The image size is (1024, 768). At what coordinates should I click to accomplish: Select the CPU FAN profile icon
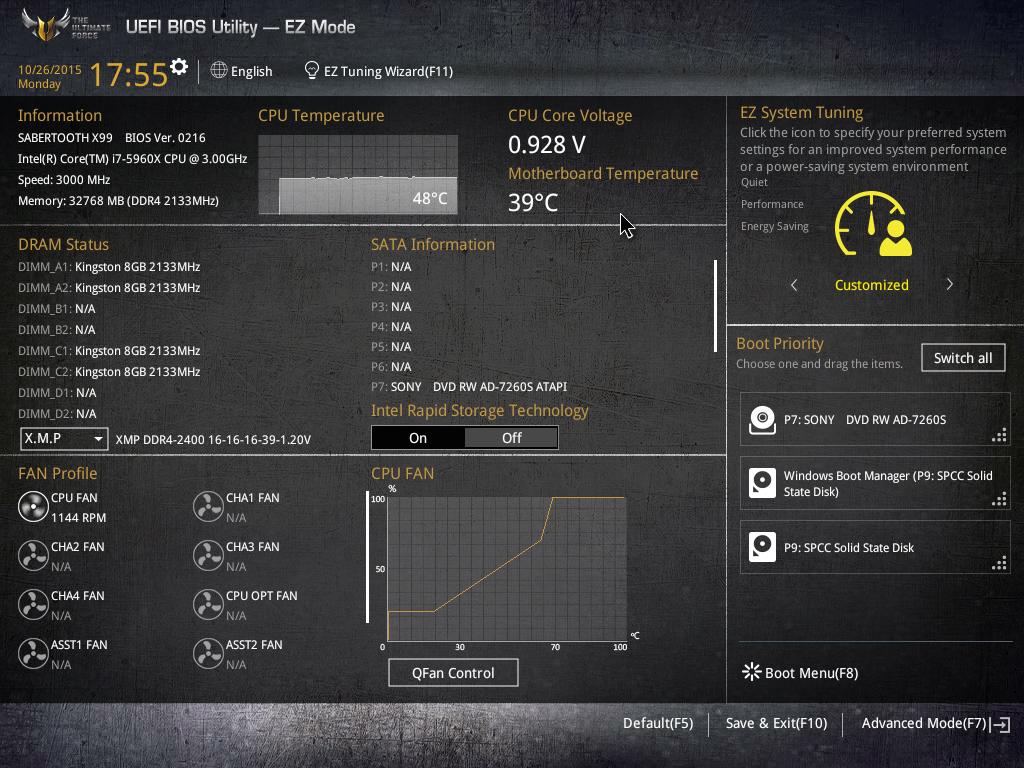click(34, 507)
